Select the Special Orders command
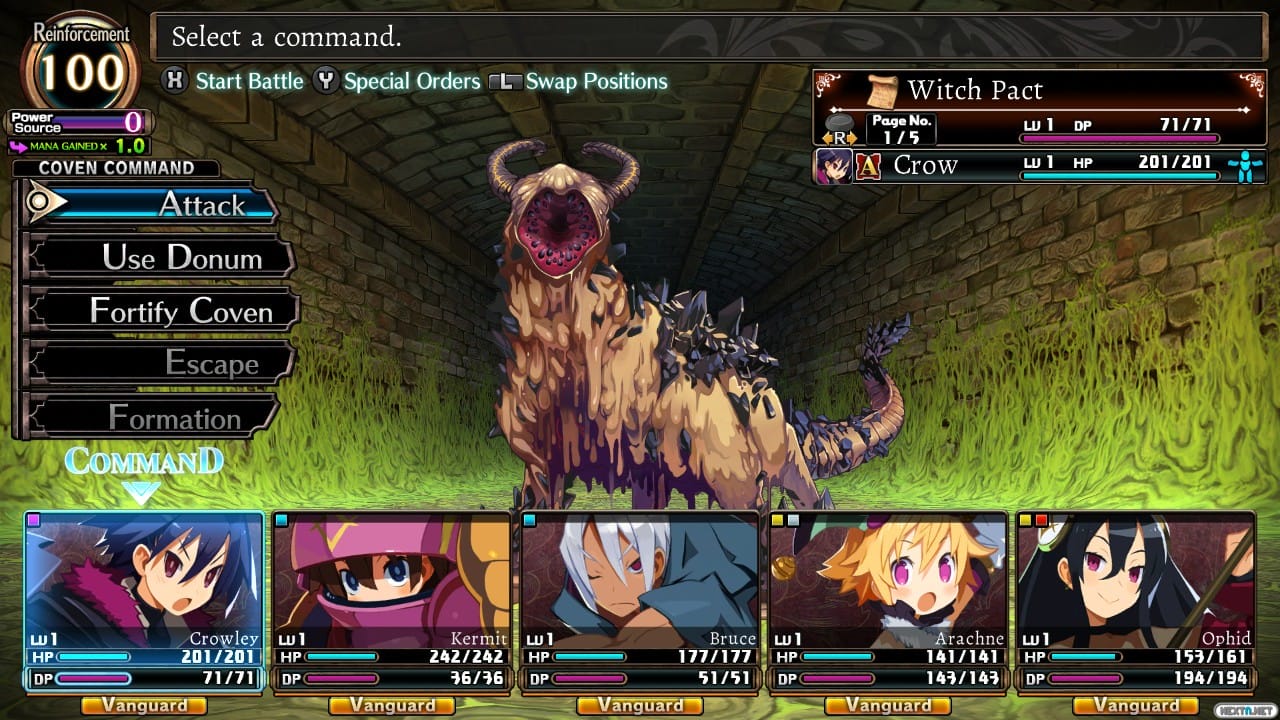The width and height of the screenshot is (1280, 720). pos(412,81)
